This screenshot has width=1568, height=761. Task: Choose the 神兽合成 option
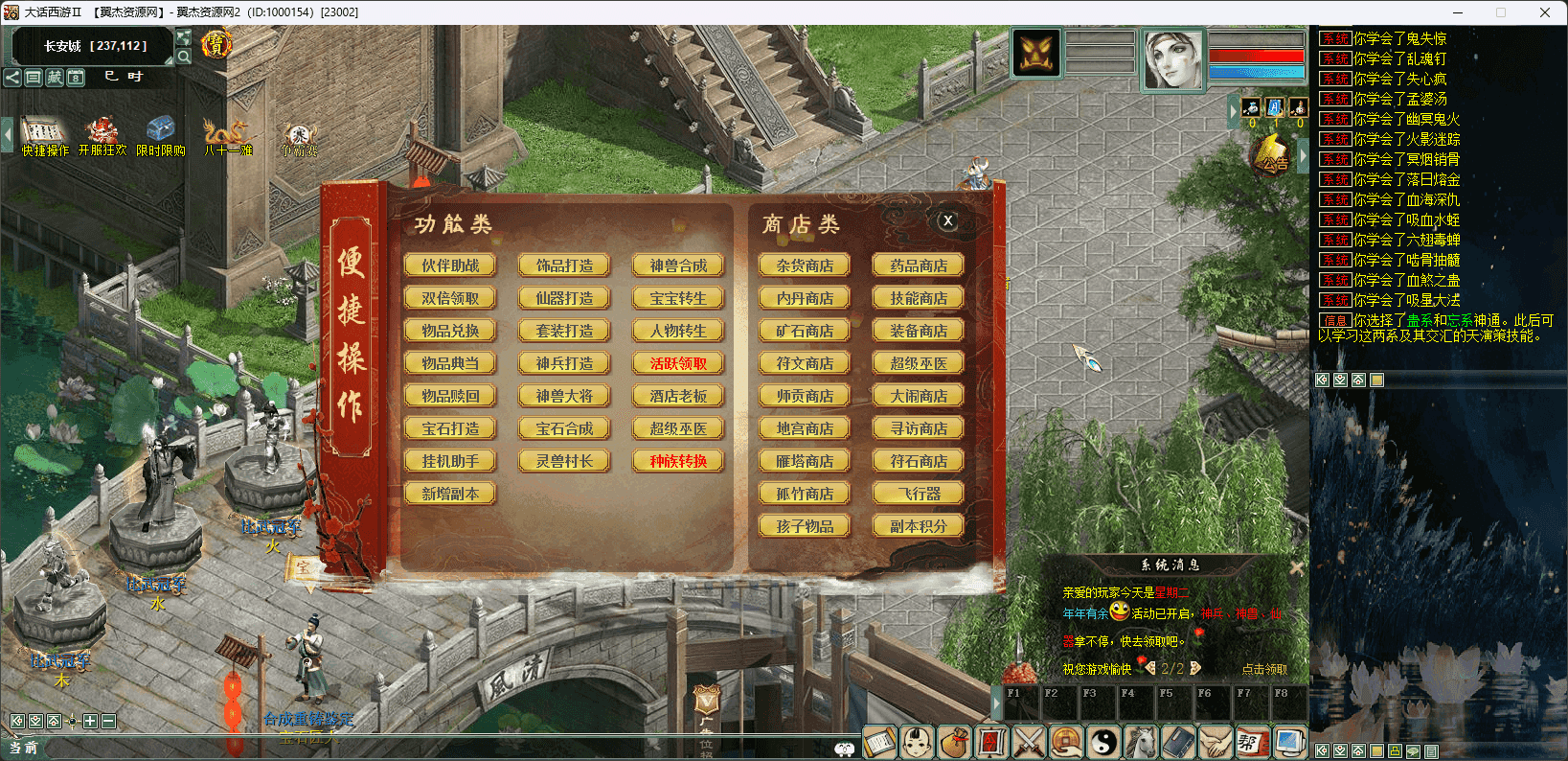point(678,265)
